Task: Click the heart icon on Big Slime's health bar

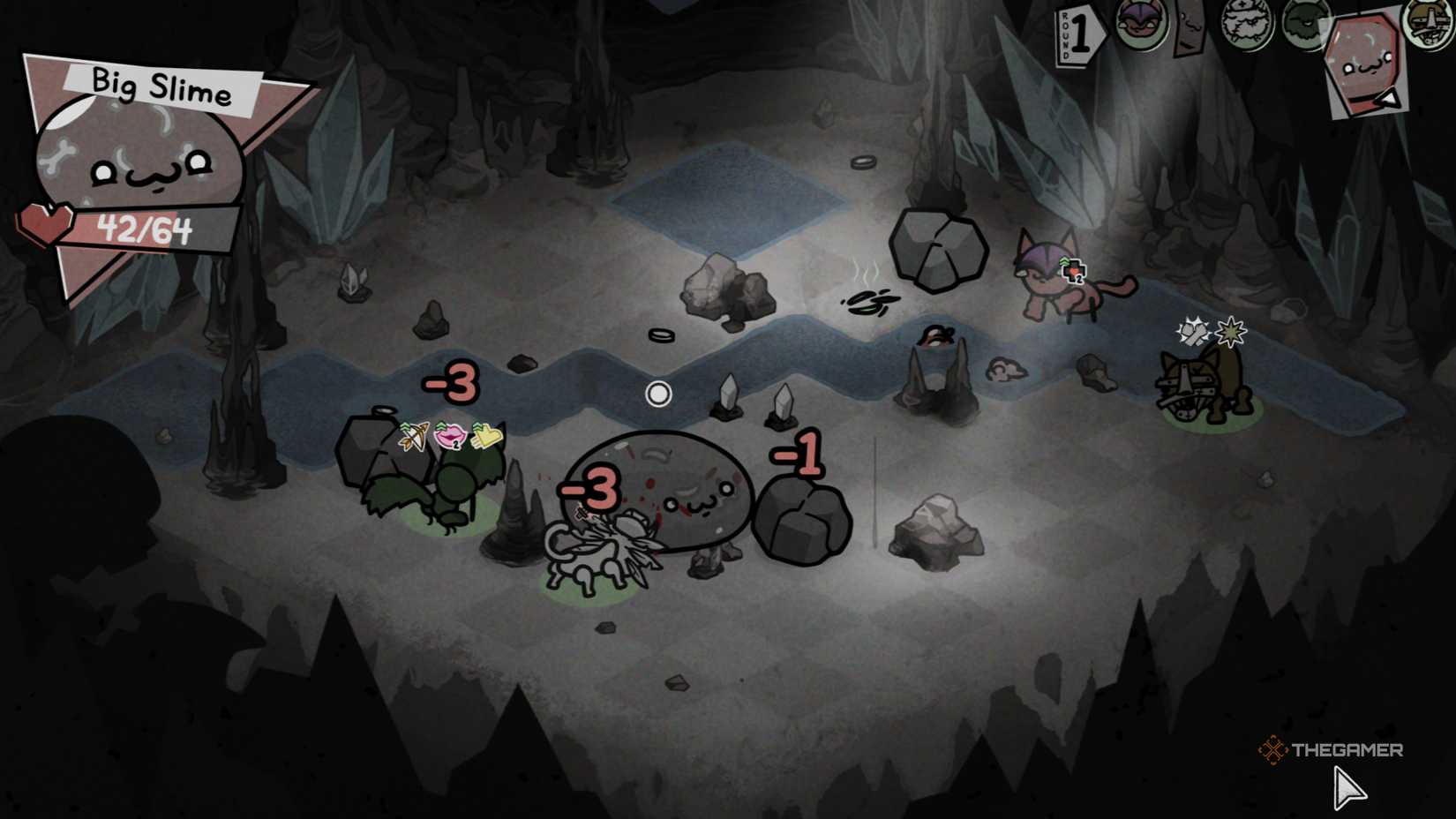Action: coord(46,226)
